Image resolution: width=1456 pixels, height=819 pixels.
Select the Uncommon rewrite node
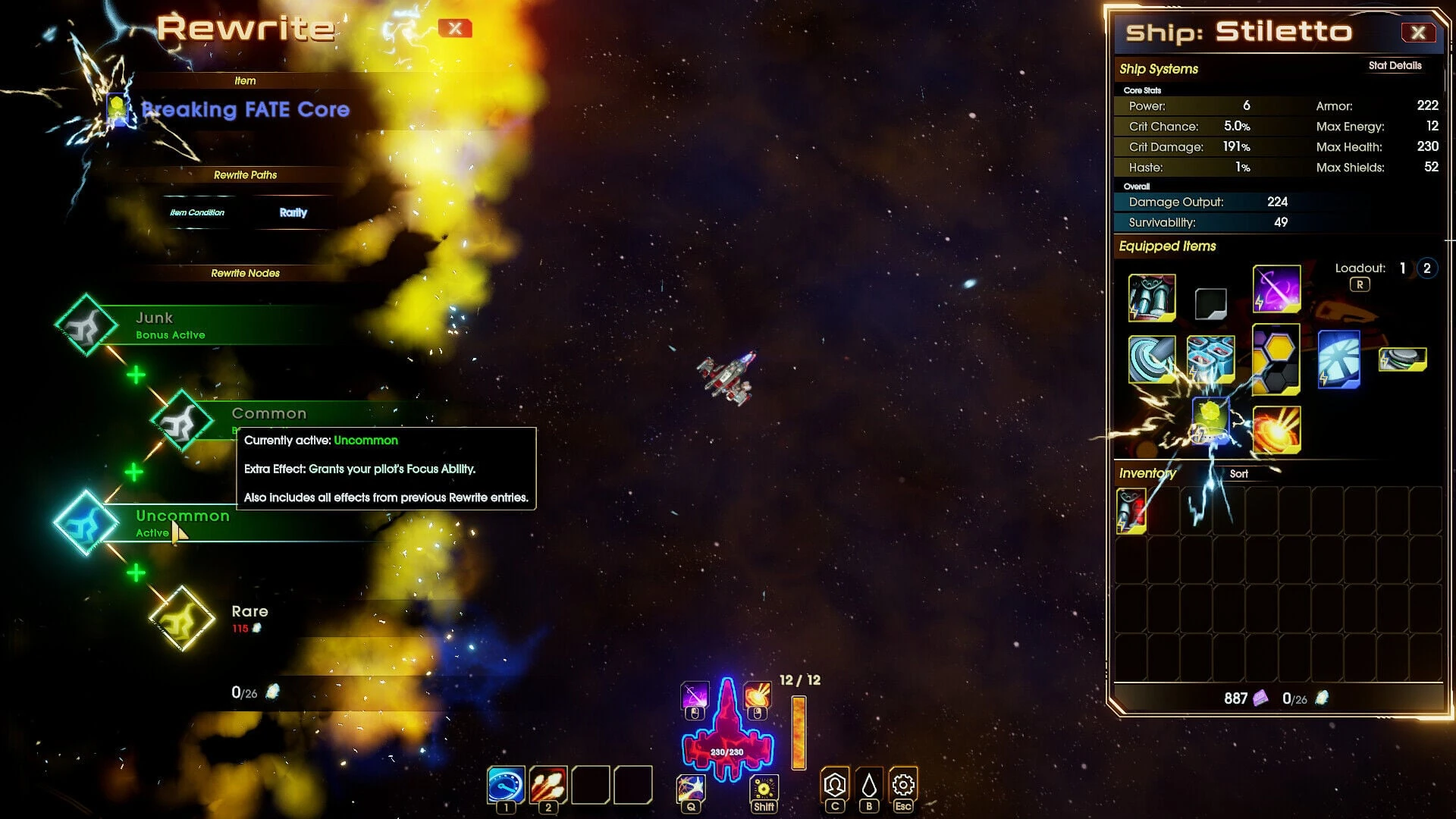click(85, 523)
